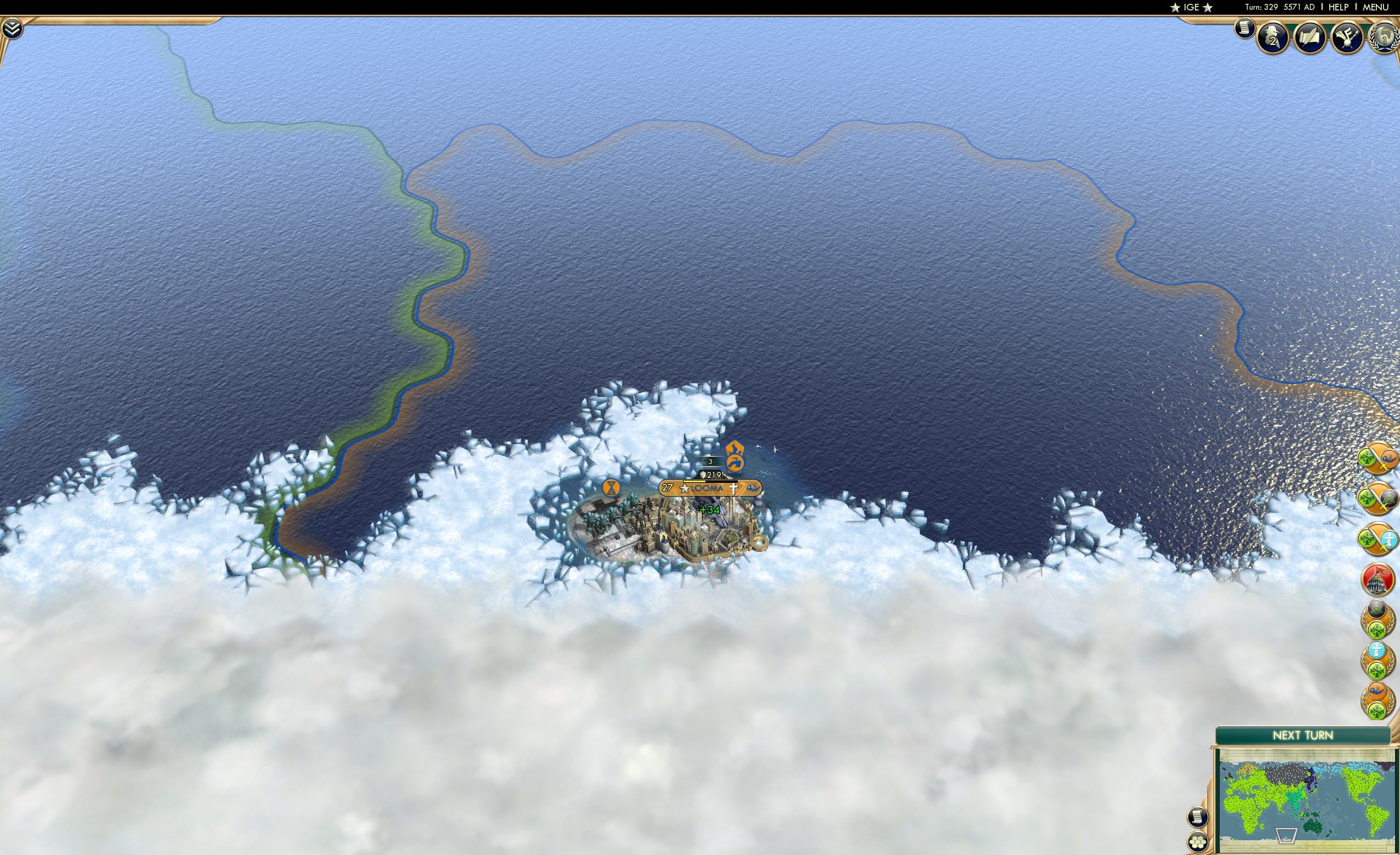
Task: Click the IGE label between the stars
Action: [x=1192, y=7]
